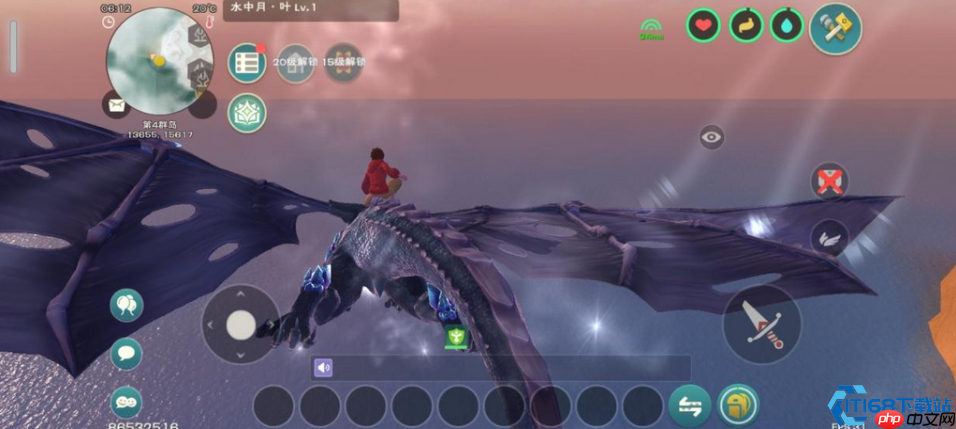Tap the speaker icon on the chat bar
The image size is (956, 429).
(323, 368)
